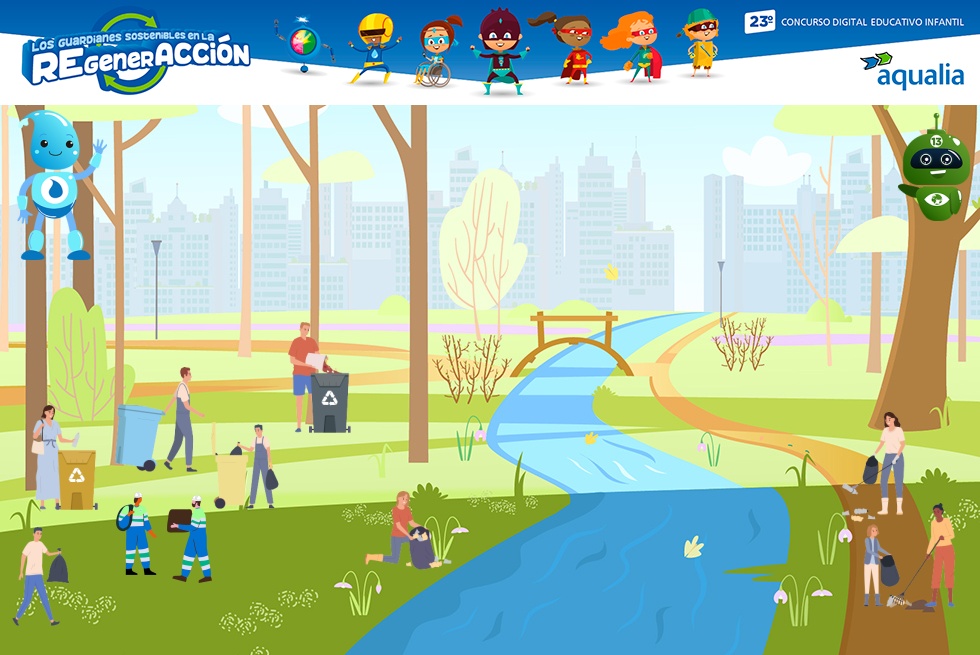Select the blue water drop mascot
This screenshot has height=655, width=980.
[x=57, y=185]
